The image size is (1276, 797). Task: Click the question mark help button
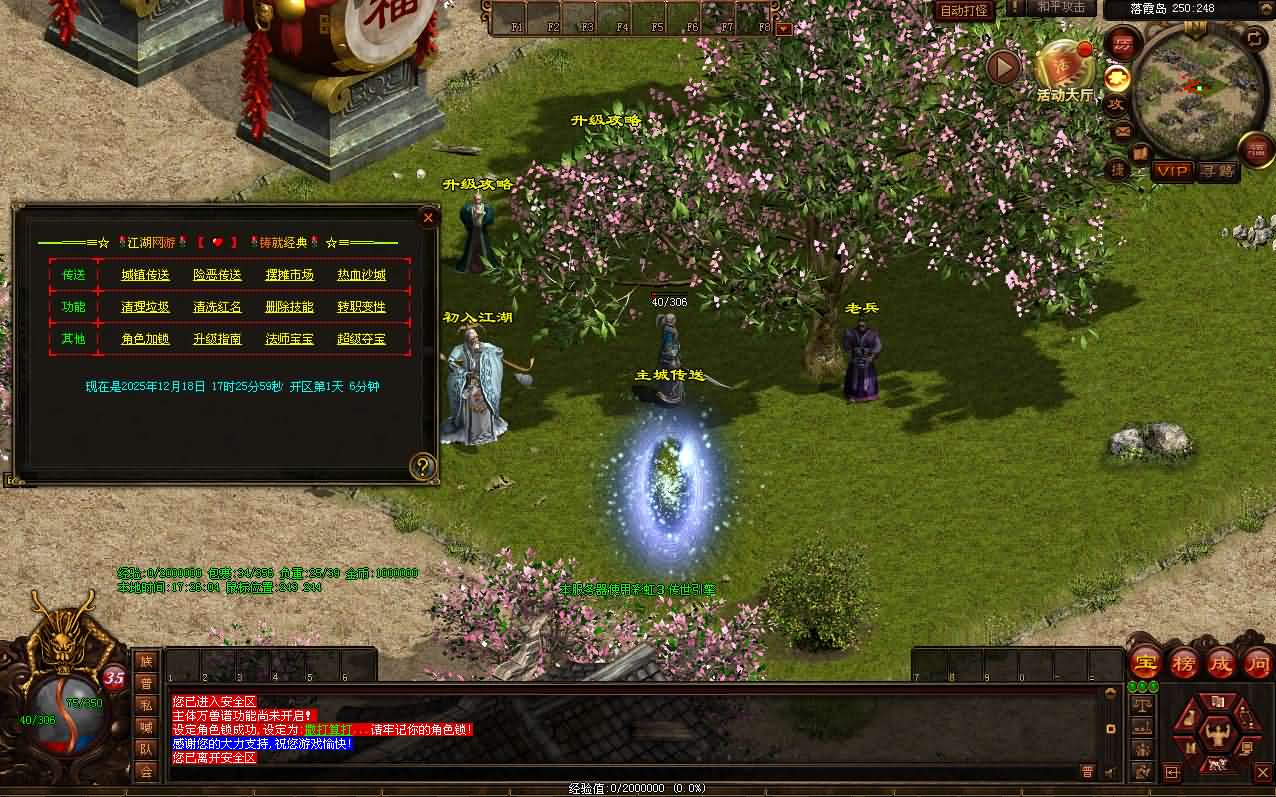(424, 465)
